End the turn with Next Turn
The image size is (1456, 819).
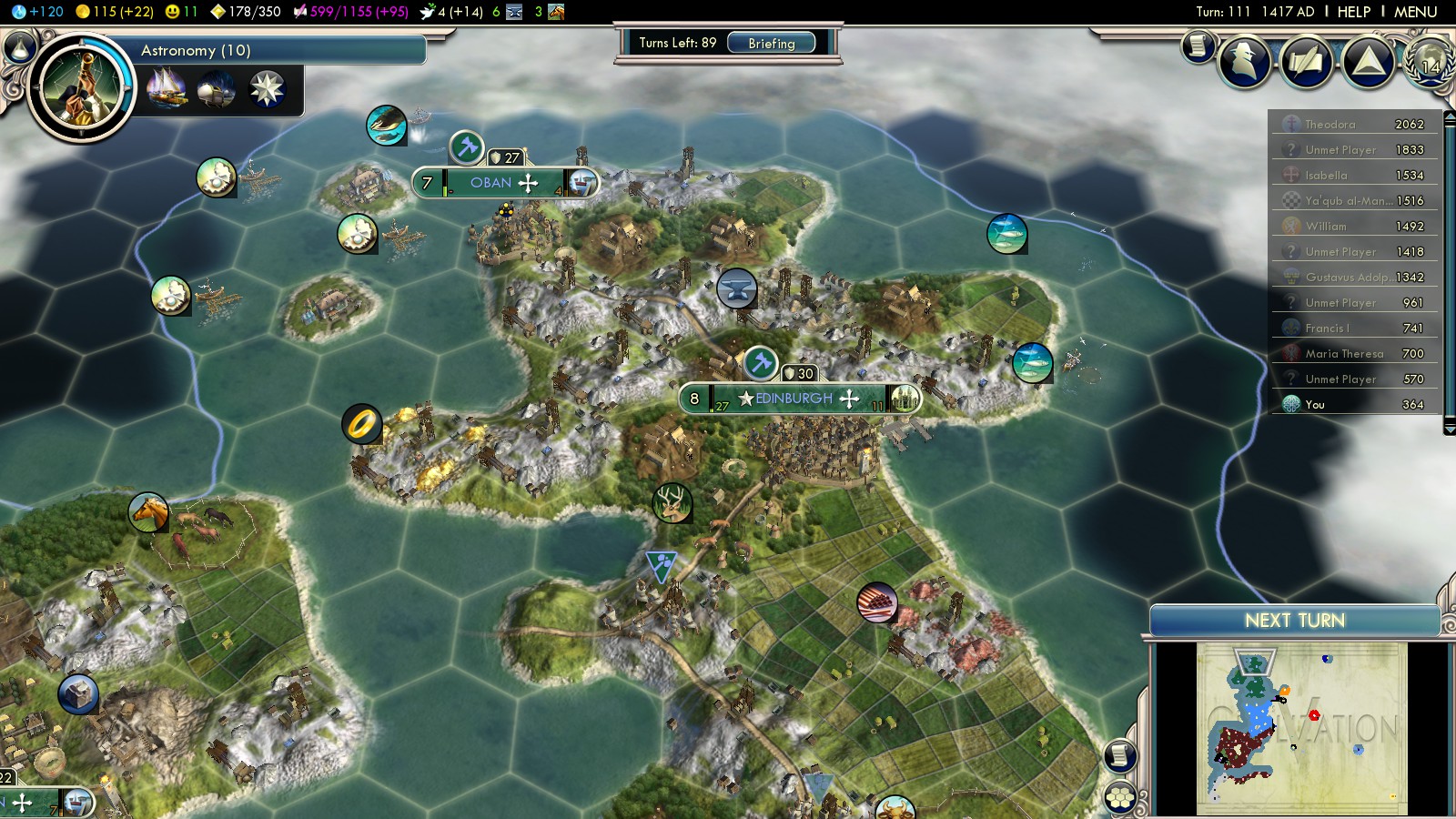(x=1294, y=621)
